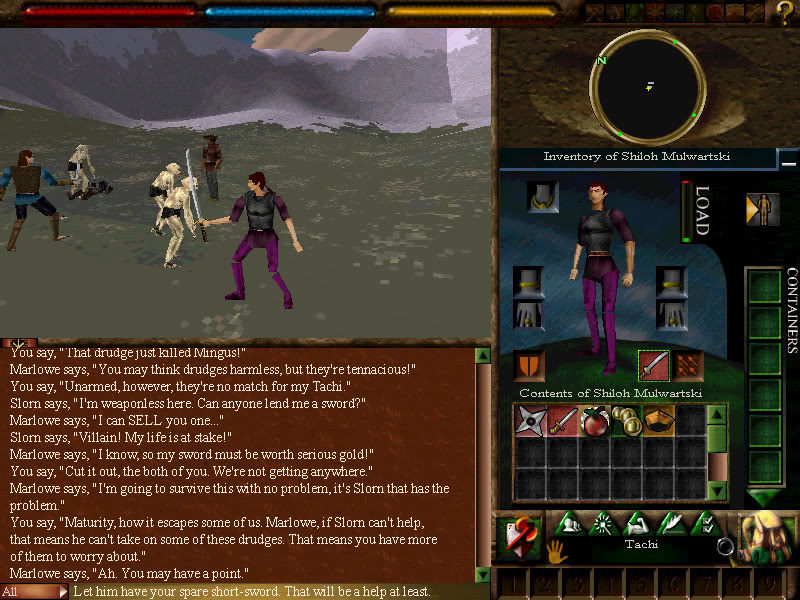Open the spell starburst panel
This screenshot has width=800, height=600.
604,522
